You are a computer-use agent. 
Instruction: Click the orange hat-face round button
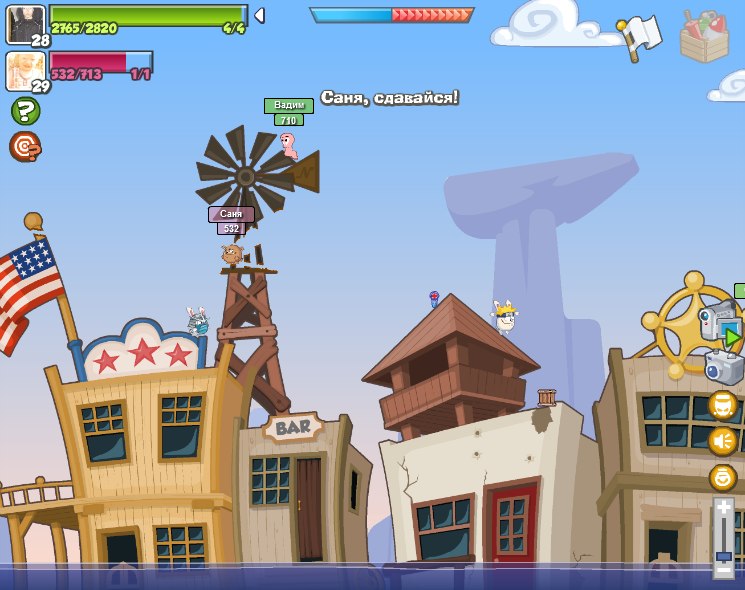pos(723,405)
